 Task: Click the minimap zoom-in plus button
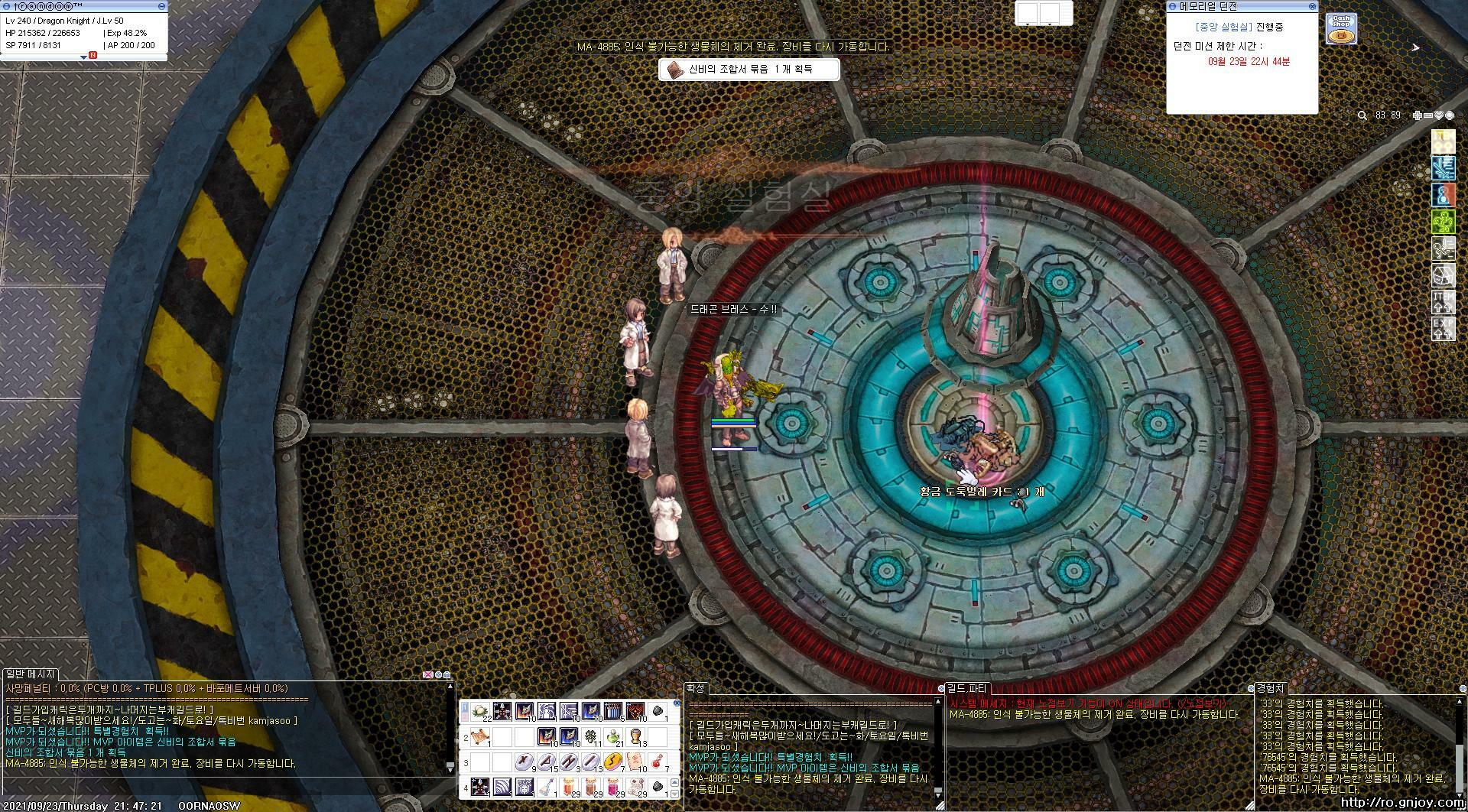click(1418, 115)
